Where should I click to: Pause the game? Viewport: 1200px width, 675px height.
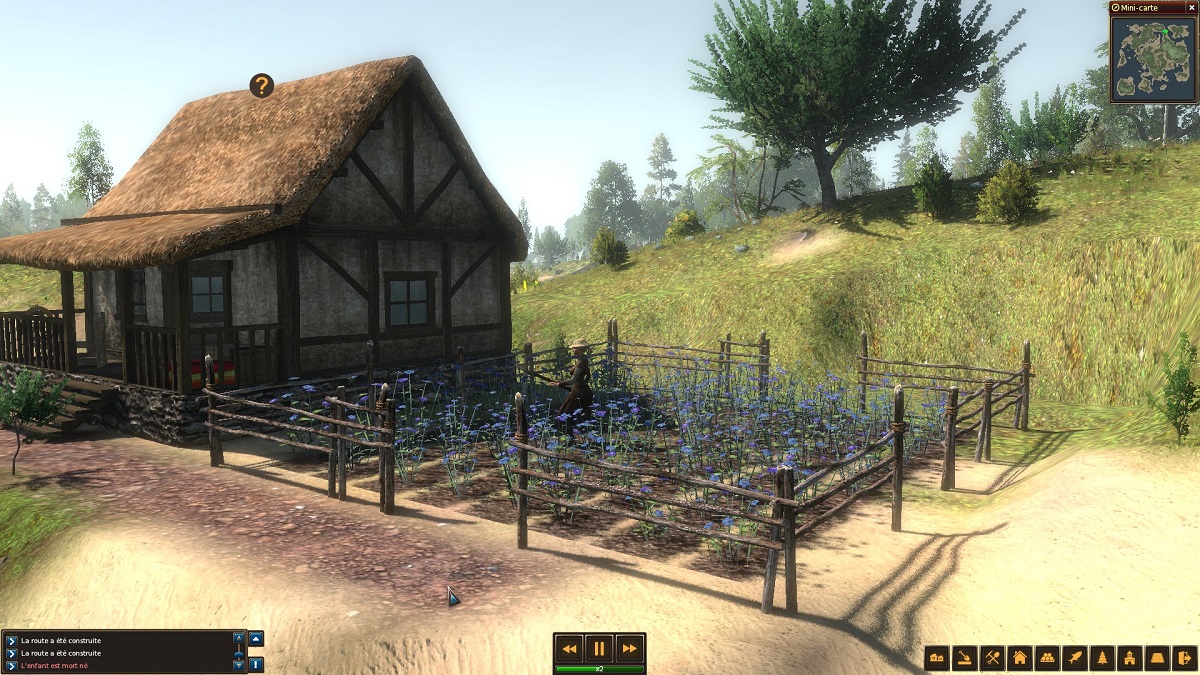[x=598, y=648]
